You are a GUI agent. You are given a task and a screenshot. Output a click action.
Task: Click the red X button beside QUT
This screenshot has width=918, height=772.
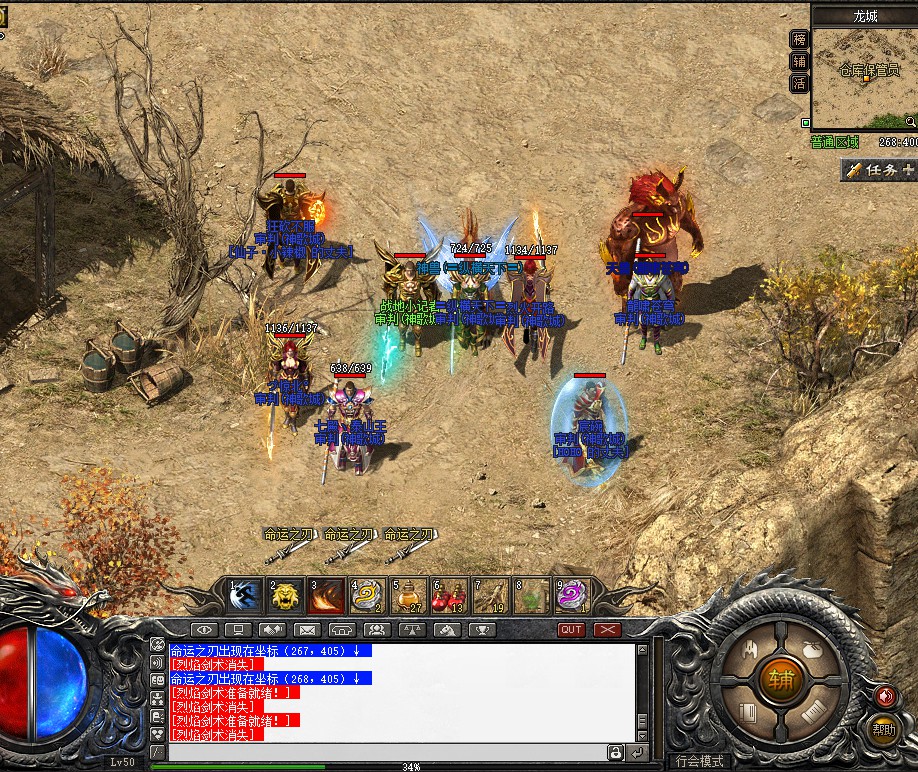607,630
